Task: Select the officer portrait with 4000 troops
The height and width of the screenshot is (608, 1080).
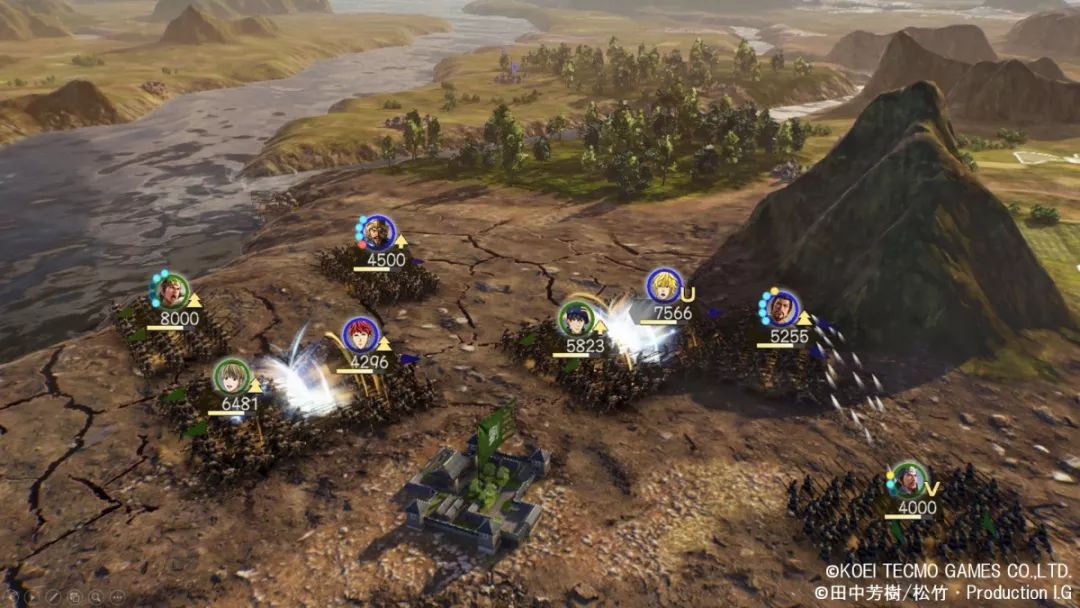Action: click(908, 480)
